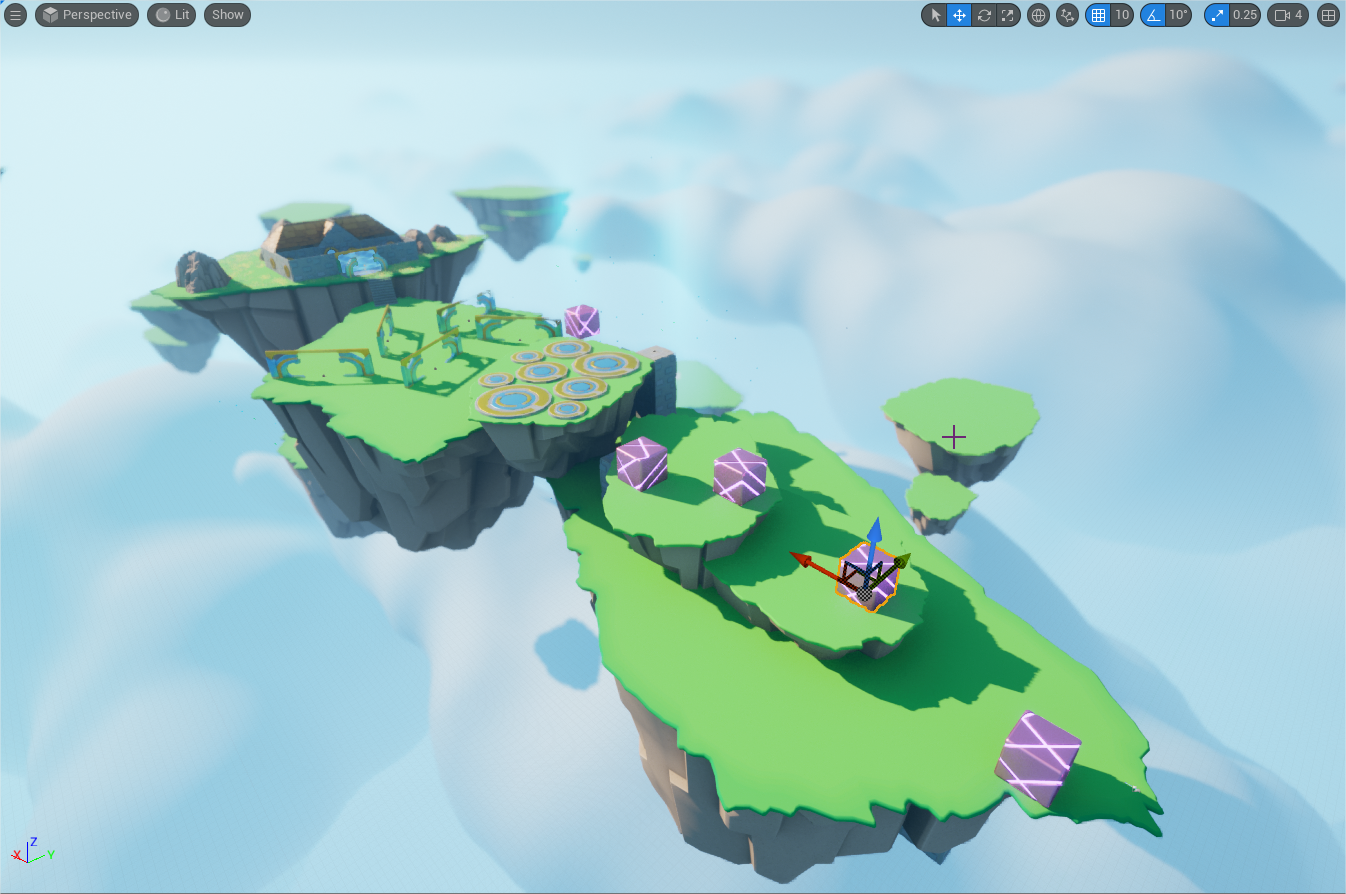Disable scale snapping
Screen dimensions: 1346x894
(x=1216, y=15)
